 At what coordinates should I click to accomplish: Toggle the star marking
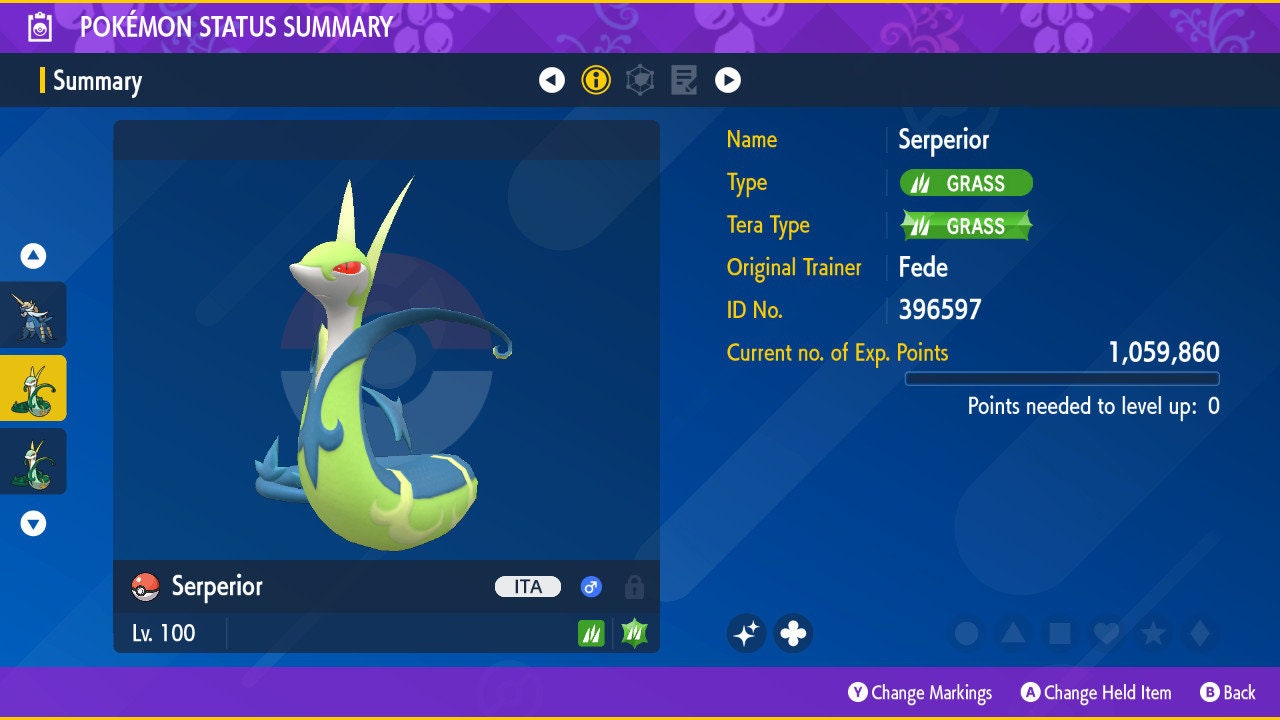pyautogui.click(x=1153, y=633)
